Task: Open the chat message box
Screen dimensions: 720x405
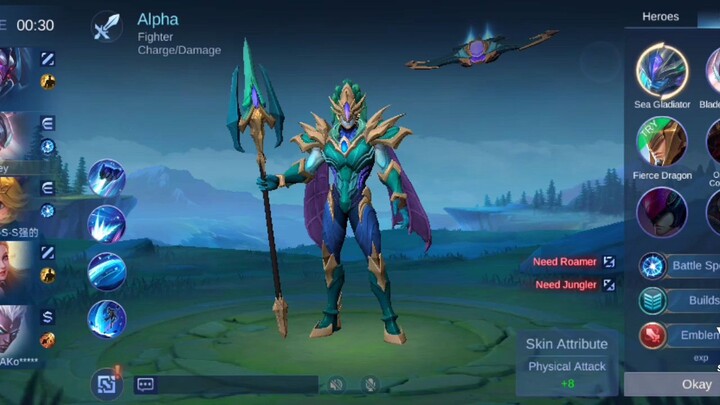Action: tap(225, 384)
